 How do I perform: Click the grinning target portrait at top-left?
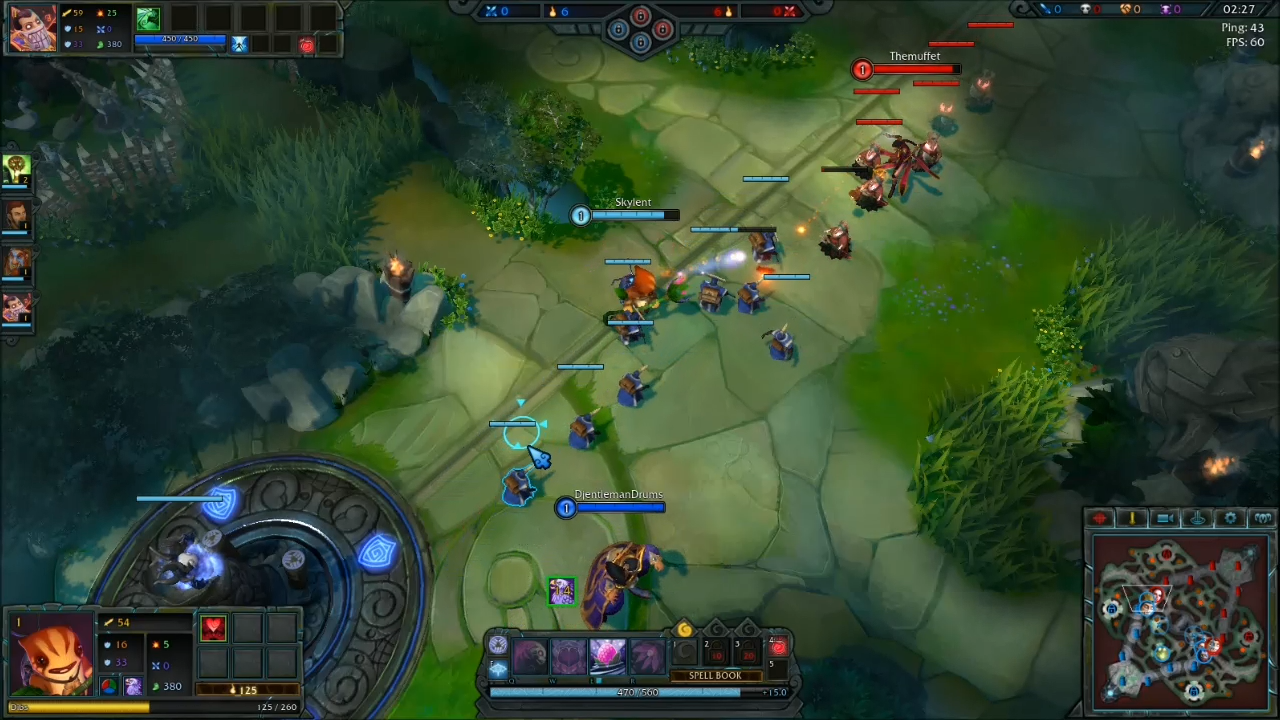coord(32,27)
